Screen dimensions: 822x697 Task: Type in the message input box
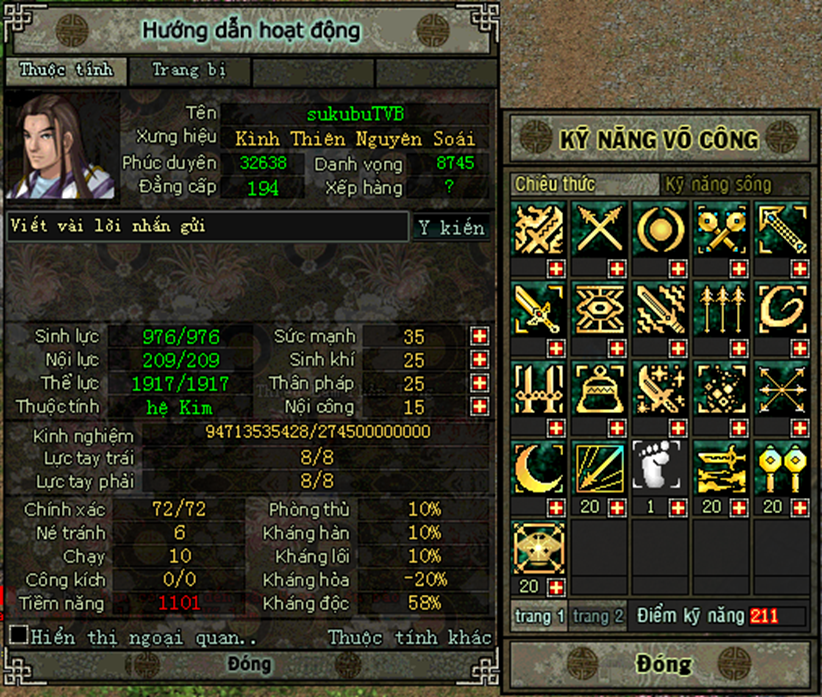pyautogui.click(x=208, y=227)
